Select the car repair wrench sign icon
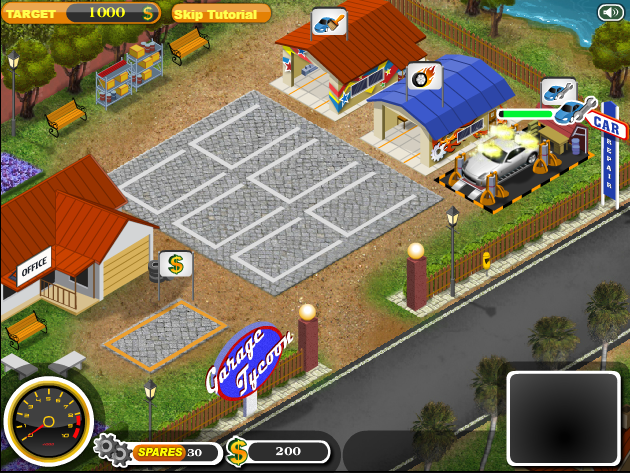 pyautogui.click(x=559, y=93)
